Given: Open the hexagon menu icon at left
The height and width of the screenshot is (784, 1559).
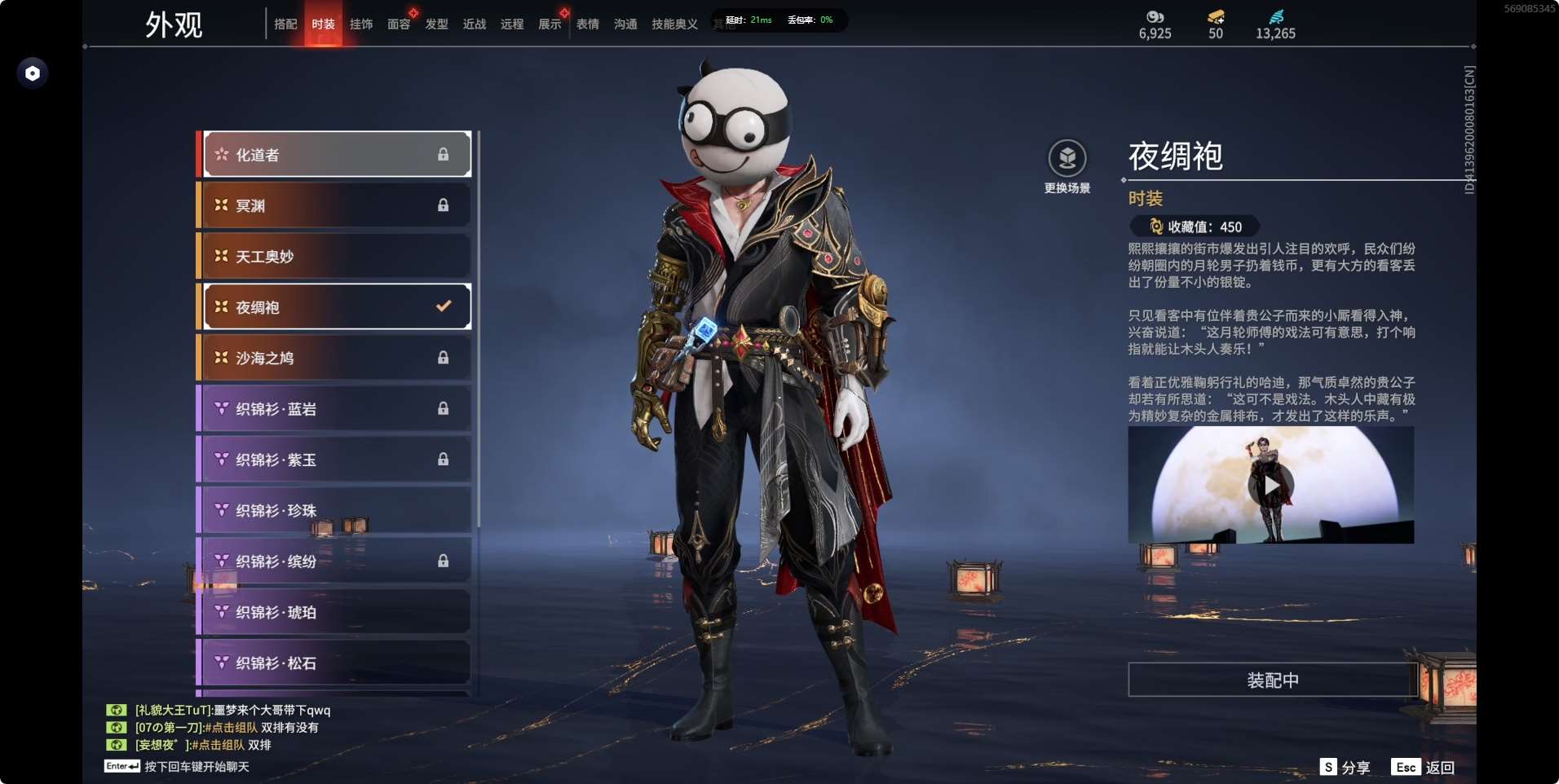Looking at the screenshot, I should click(x=33, y=73).
